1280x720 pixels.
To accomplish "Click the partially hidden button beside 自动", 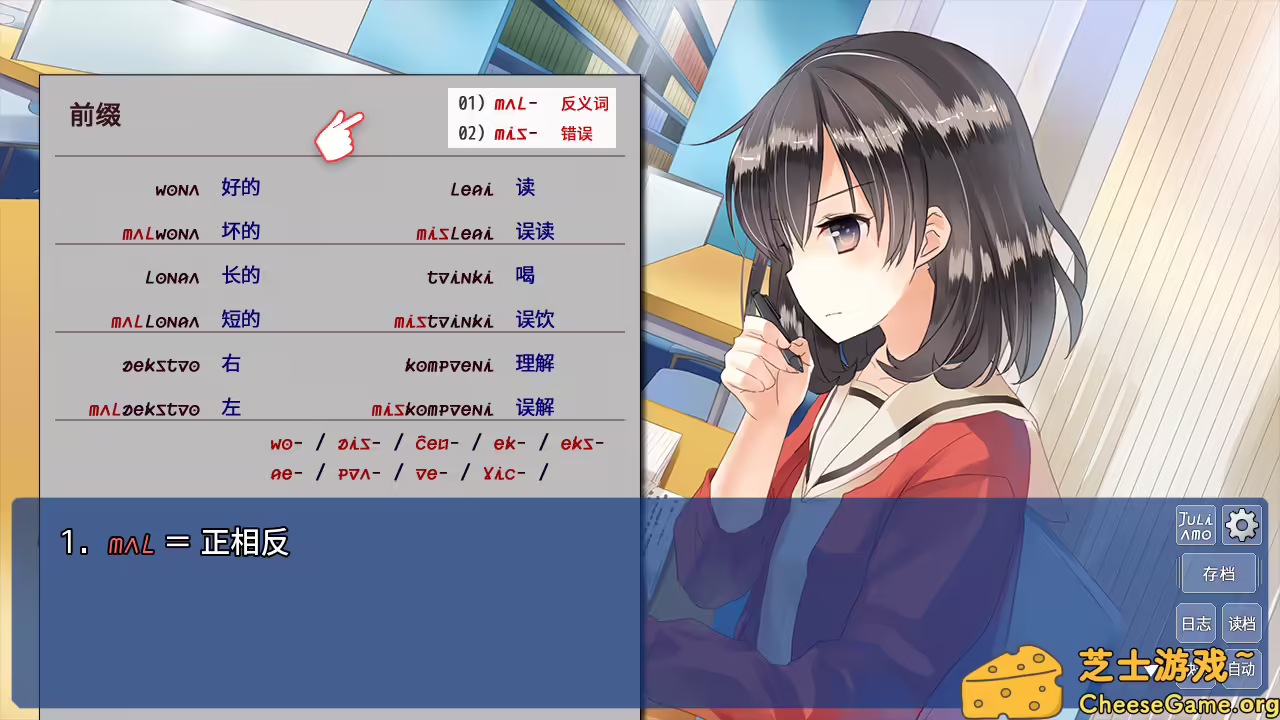I will point(1193,668).
